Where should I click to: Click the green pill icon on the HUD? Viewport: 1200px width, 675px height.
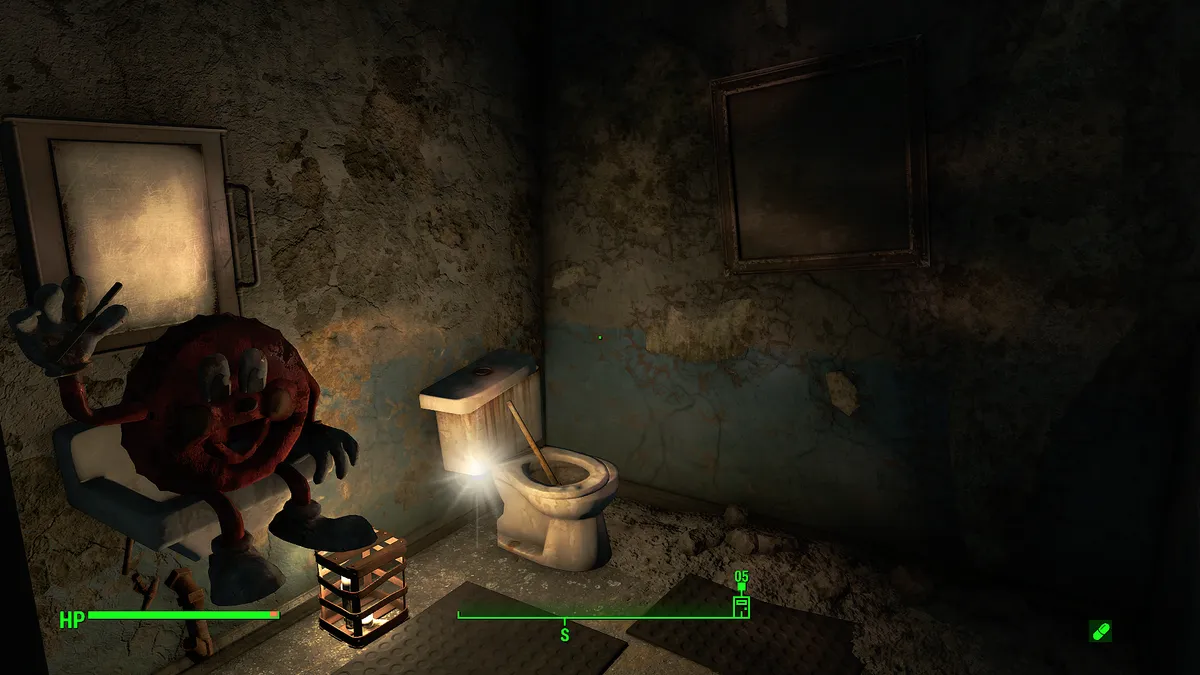tap(1100, 631)
